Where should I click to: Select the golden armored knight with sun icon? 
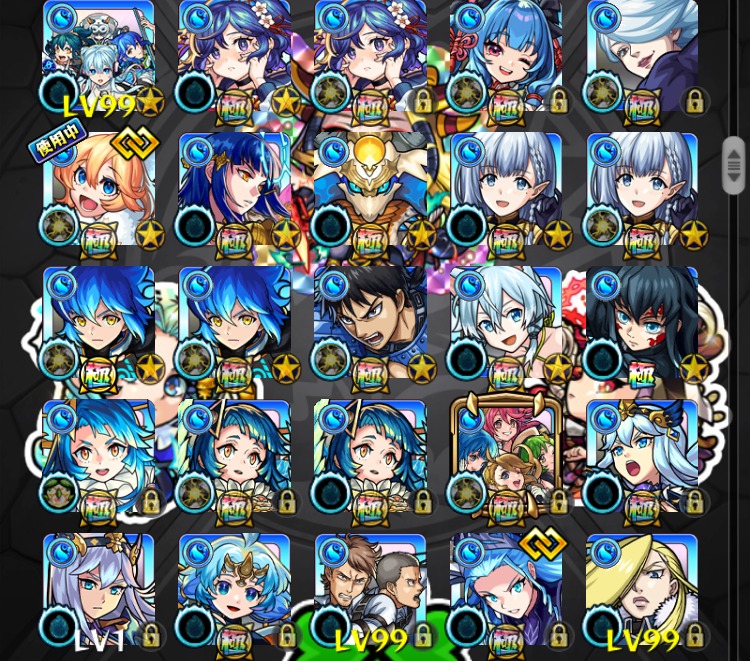(370, 190)
